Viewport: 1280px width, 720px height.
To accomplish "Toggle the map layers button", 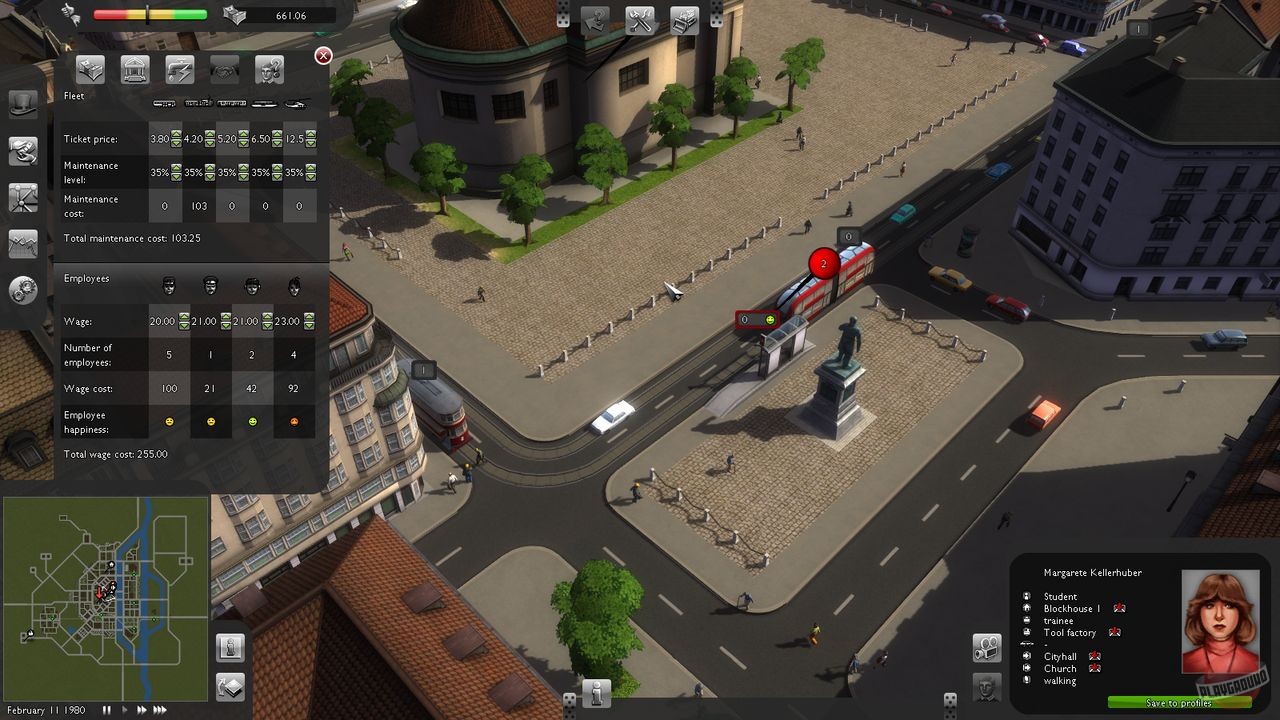I will coord(231,687).
